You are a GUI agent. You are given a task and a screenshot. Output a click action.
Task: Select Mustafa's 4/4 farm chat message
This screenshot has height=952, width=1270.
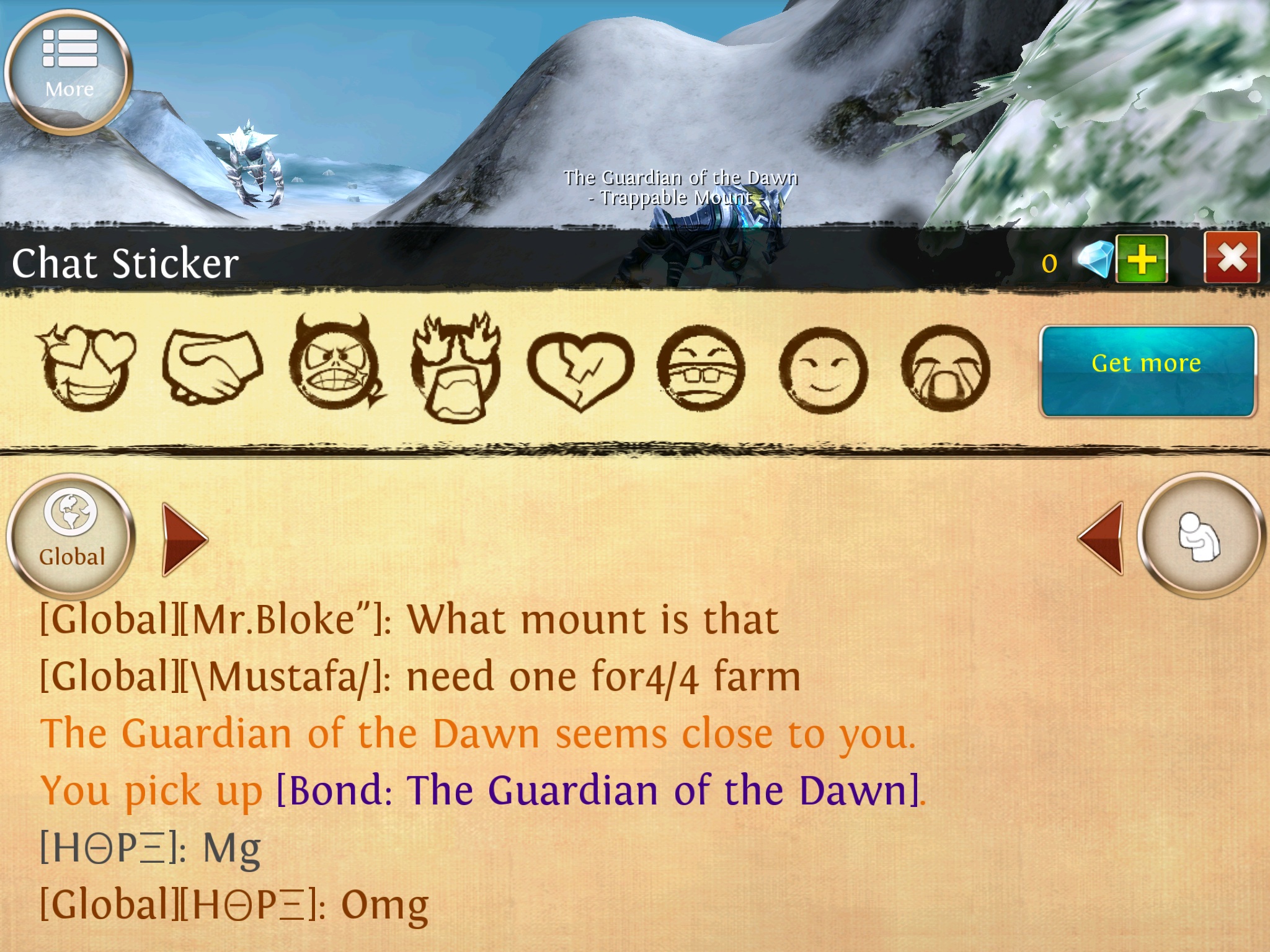[x=420, y=677]
